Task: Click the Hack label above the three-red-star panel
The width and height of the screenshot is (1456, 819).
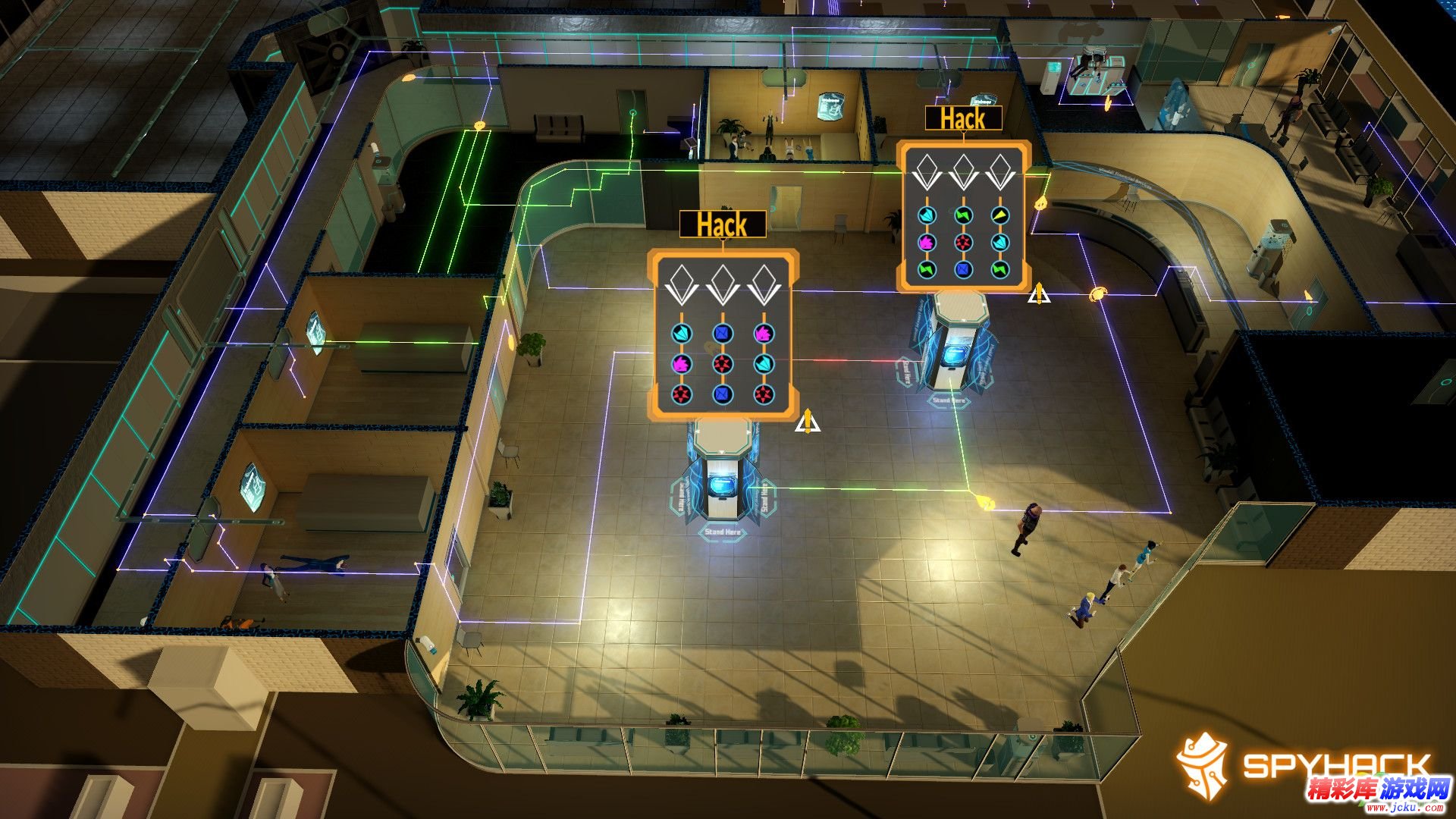Action: pyautogui.click(x=722, y=225)
